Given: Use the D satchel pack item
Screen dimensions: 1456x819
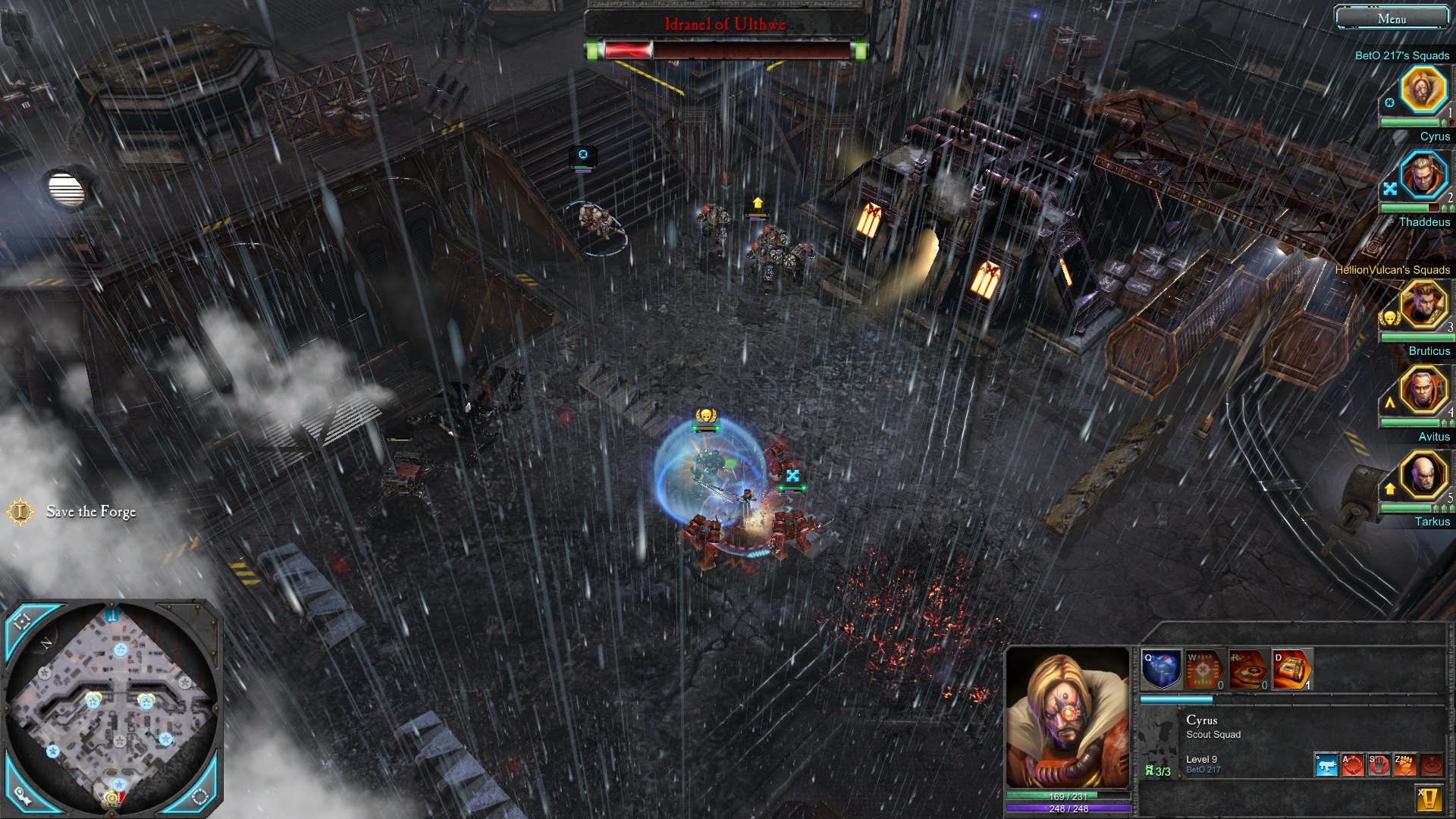Looking at the screenshot, I should 1291,670.
